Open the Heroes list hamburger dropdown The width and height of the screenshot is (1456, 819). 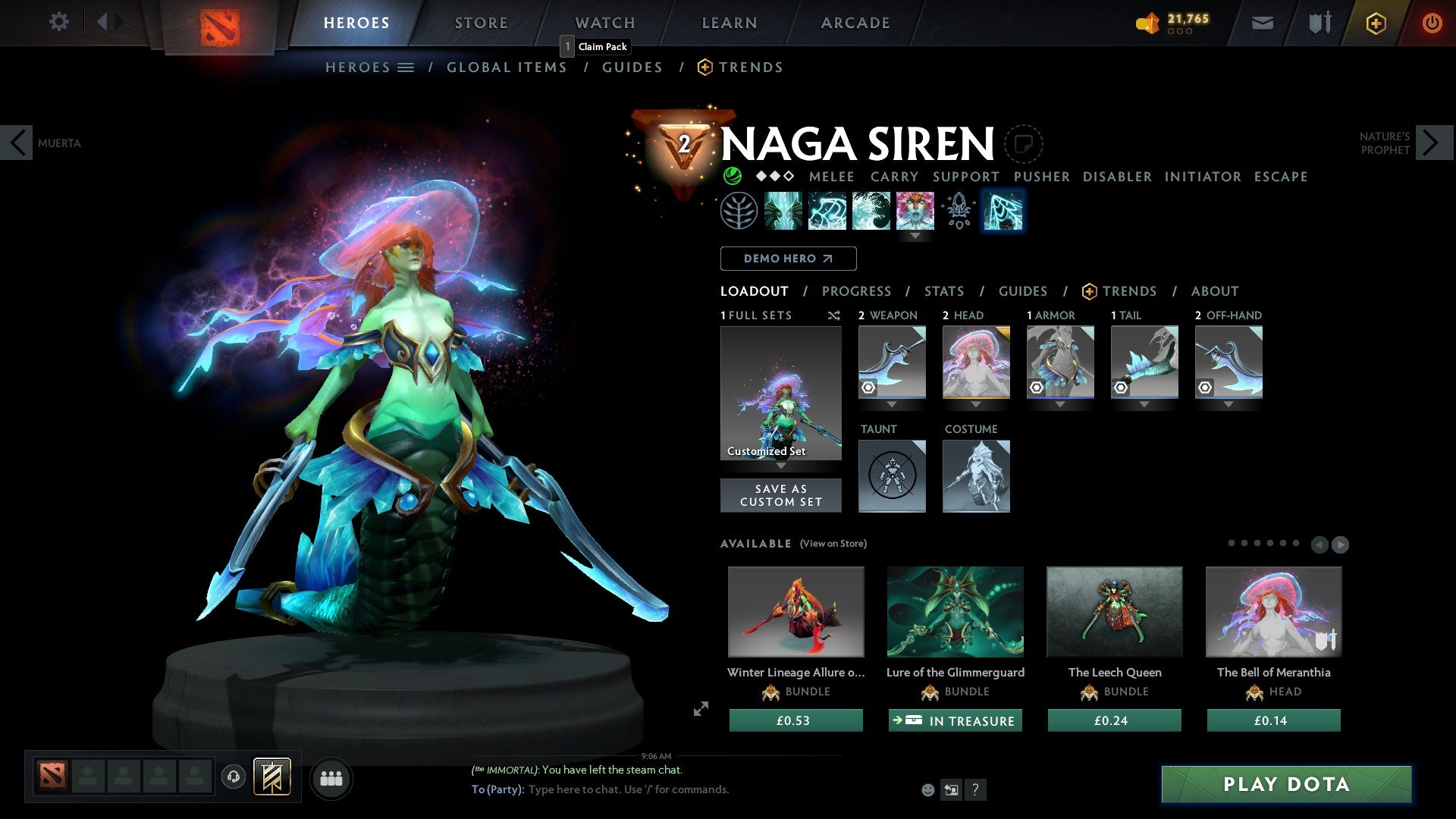[x=406, y=67]
